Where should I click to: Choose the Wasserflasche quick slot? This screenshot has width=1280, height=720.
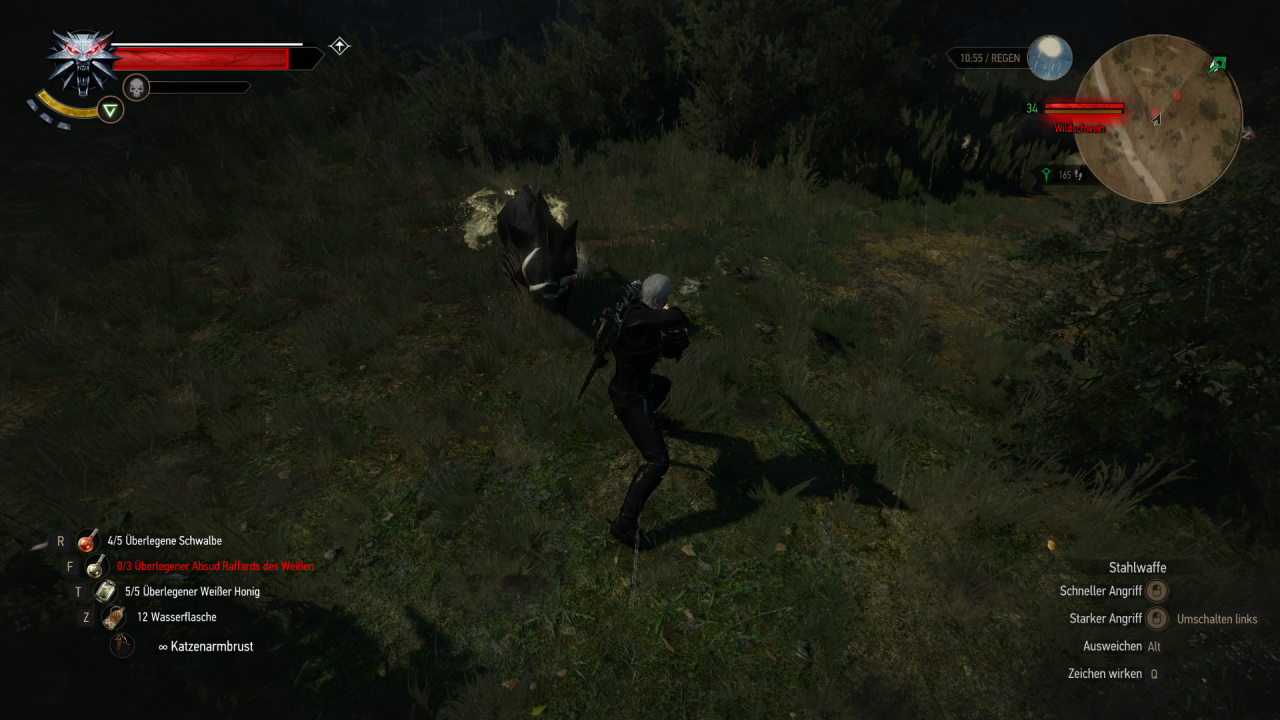click(114, 617)
